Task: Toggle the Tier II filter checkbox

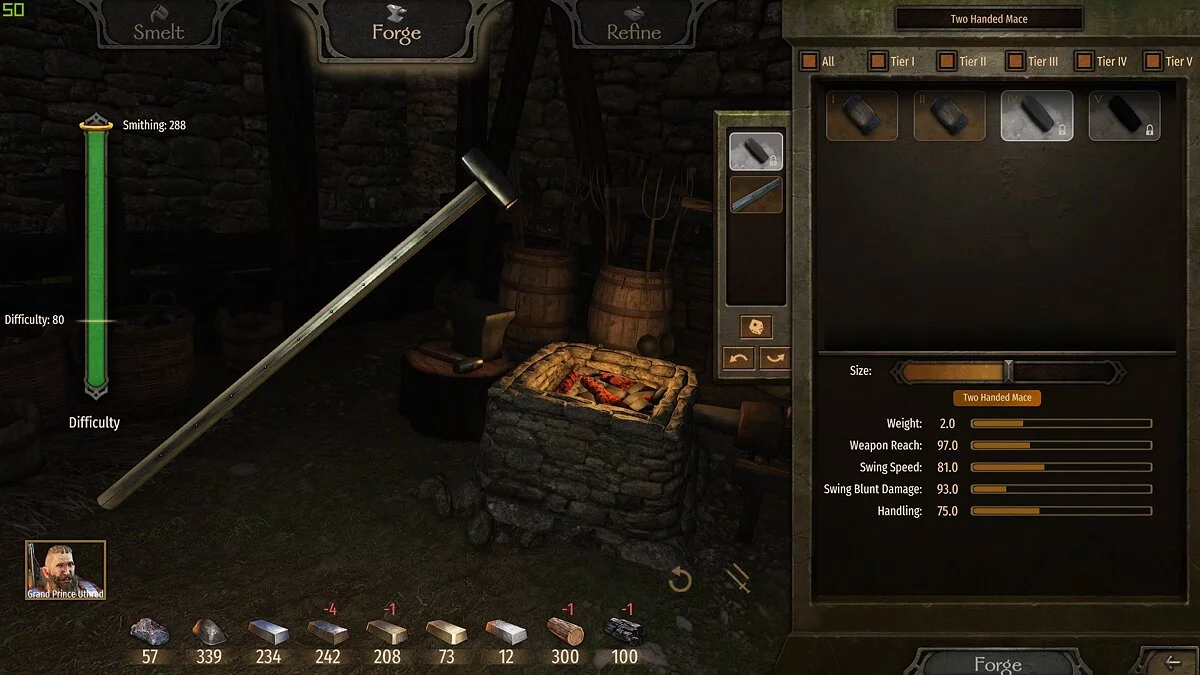Action: tap(946, 61)
